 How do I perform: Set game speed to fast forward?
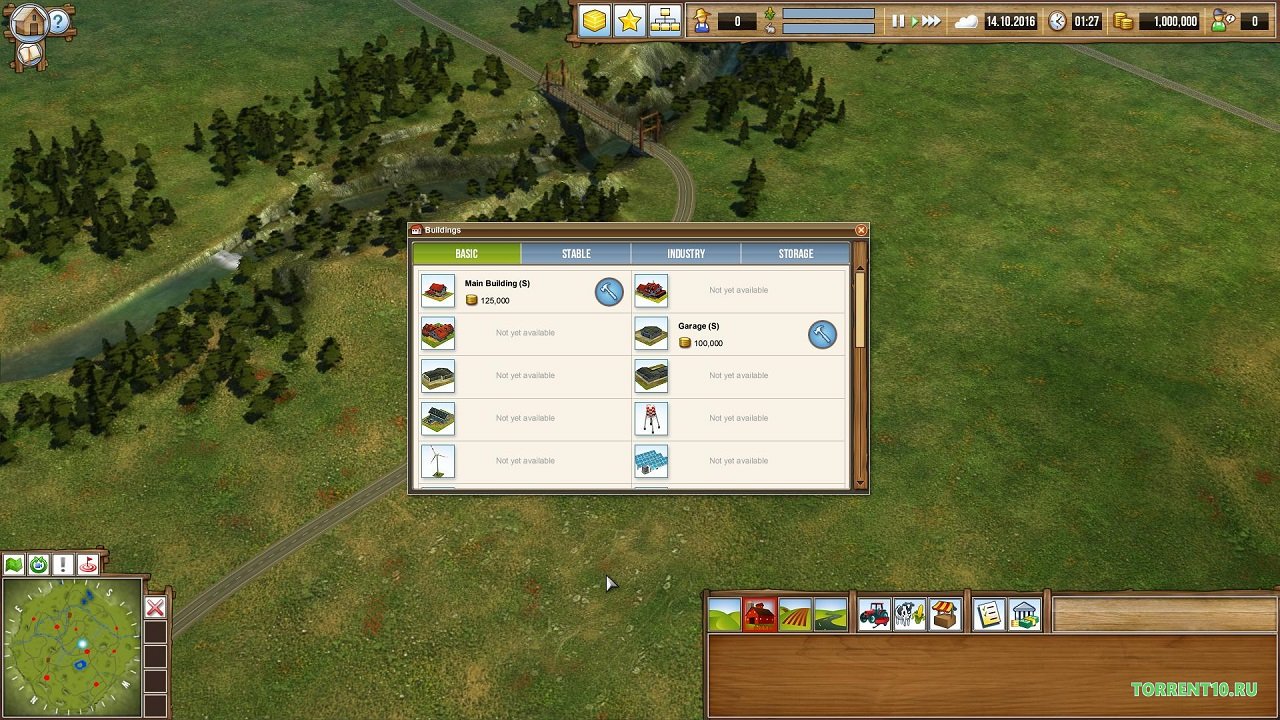point(931,21)
